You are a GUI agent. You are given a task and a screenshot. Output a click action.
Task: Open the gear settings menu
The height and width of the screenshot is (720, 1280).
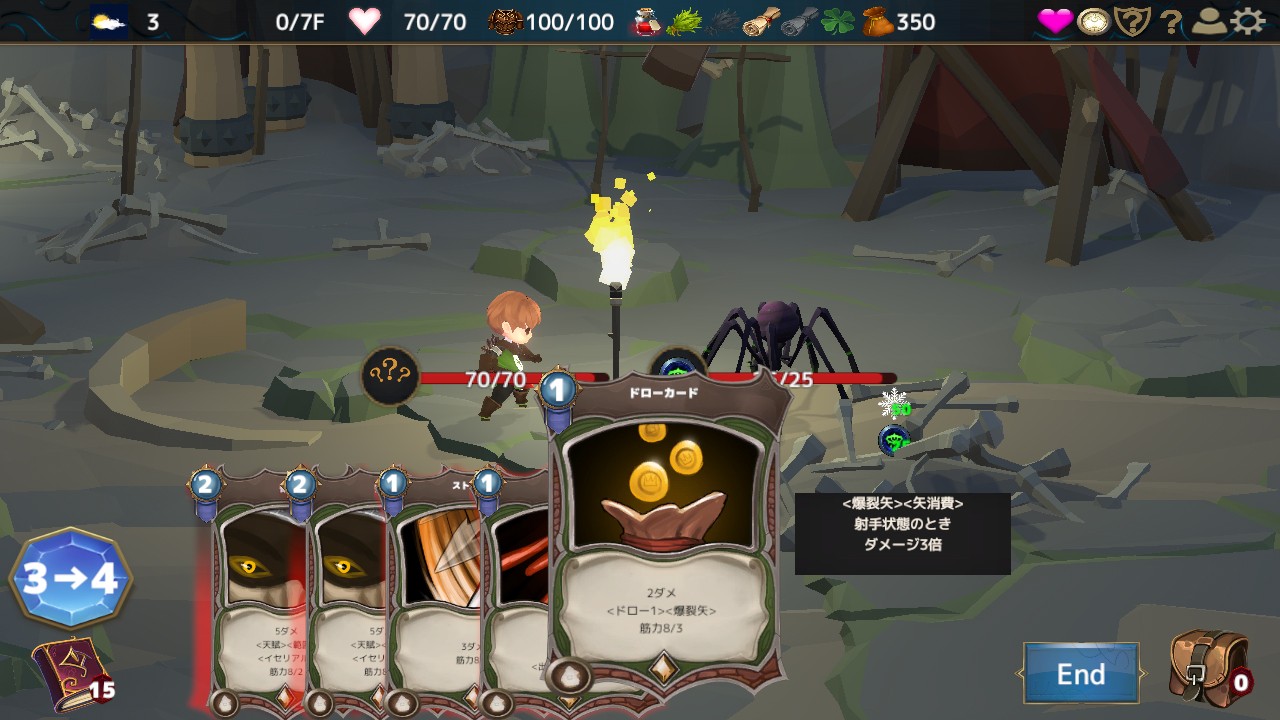[x=1248, y=21]
